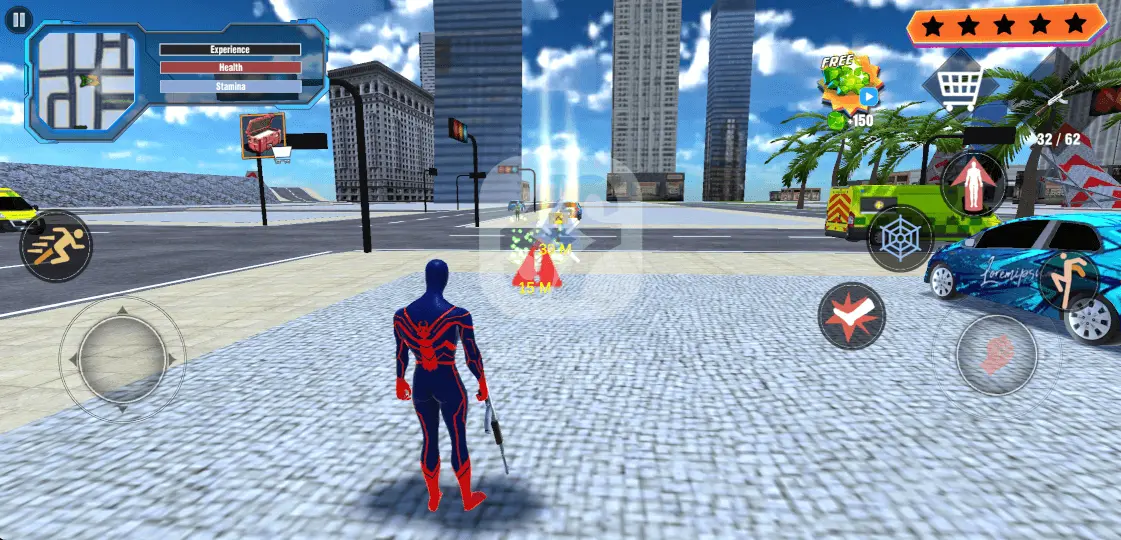This screenshot has width=1121, height=540.
Task: Use the kick action button
Action: pyautogui.click(x=1069, y=279)
